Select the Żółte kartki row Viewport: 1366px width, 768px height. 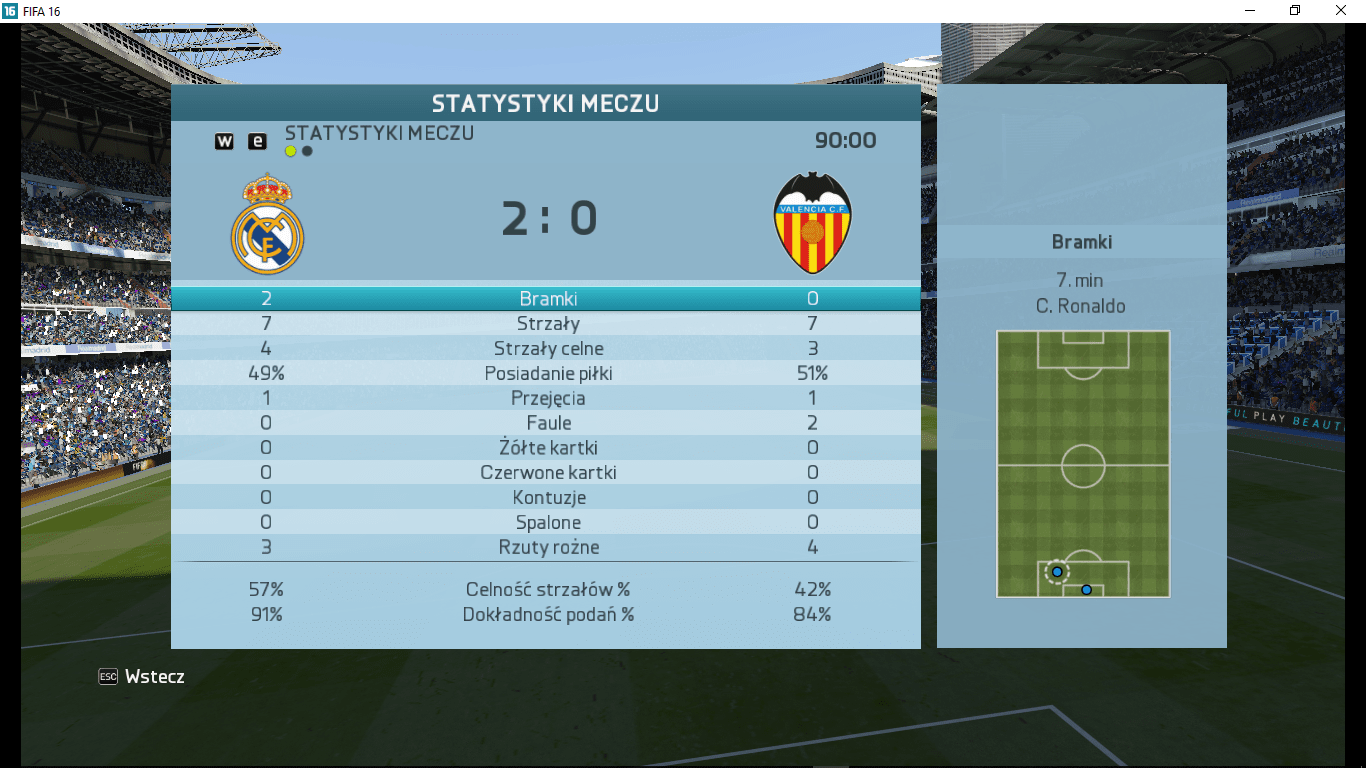click(547, 448)
